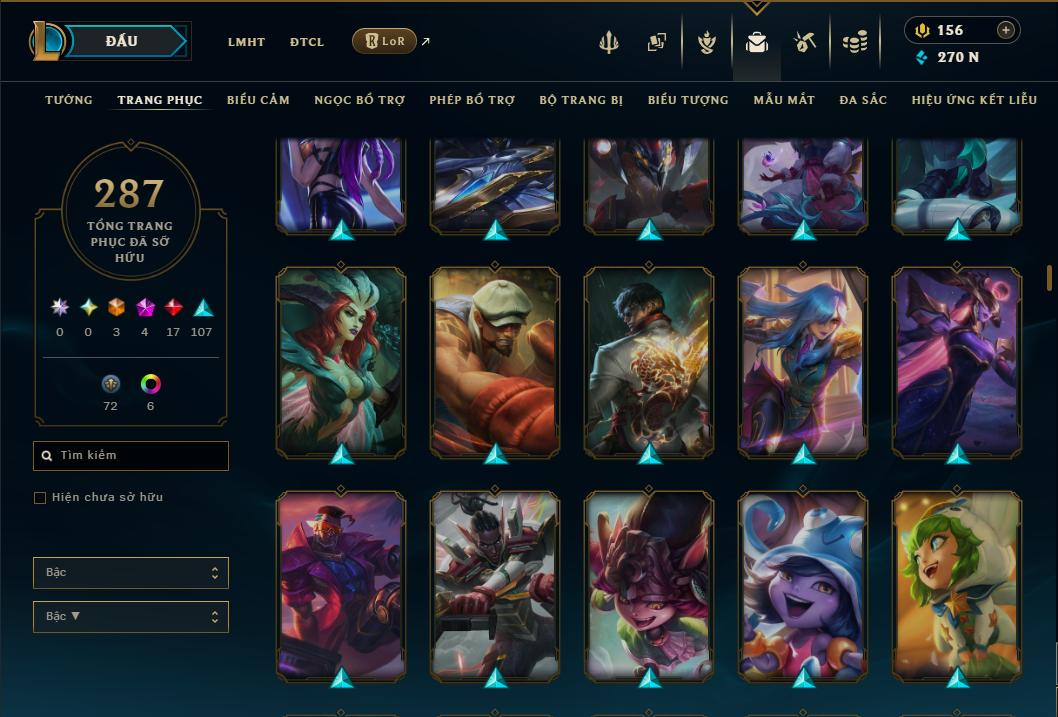Open the LoR external link

tap(386, 41)
